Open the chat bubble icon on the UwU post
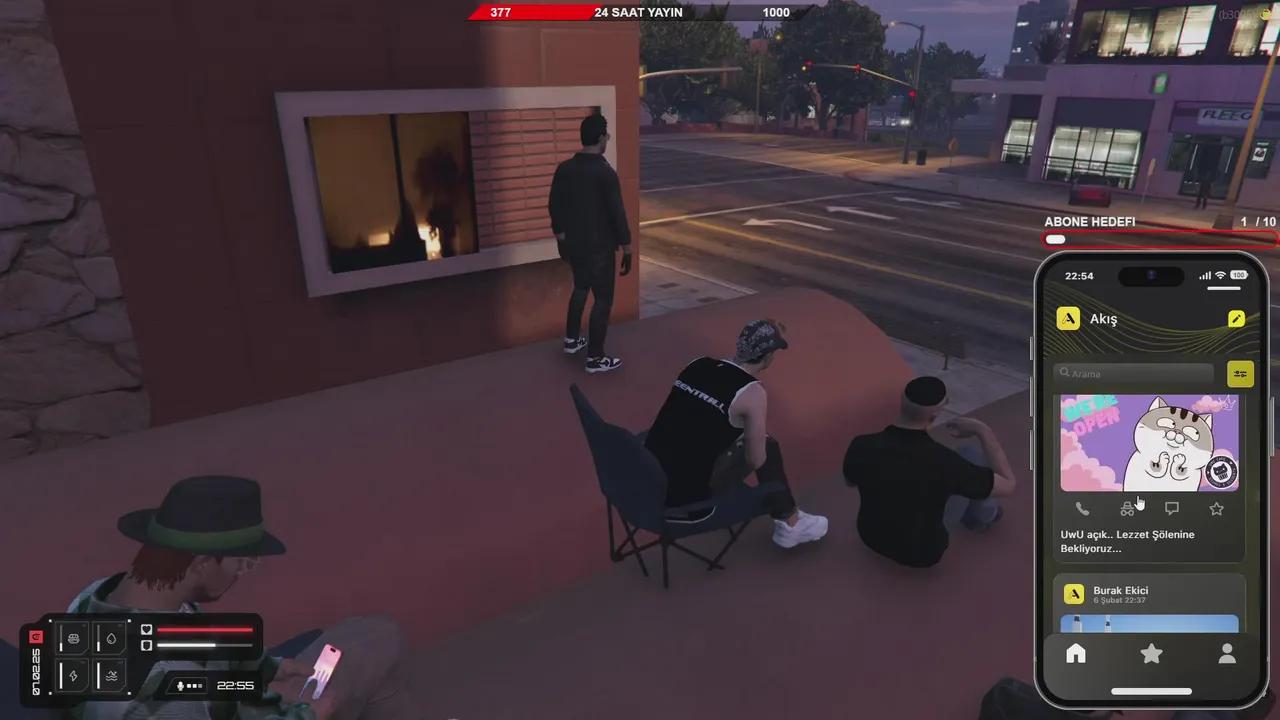 [x=1172, y=508]
